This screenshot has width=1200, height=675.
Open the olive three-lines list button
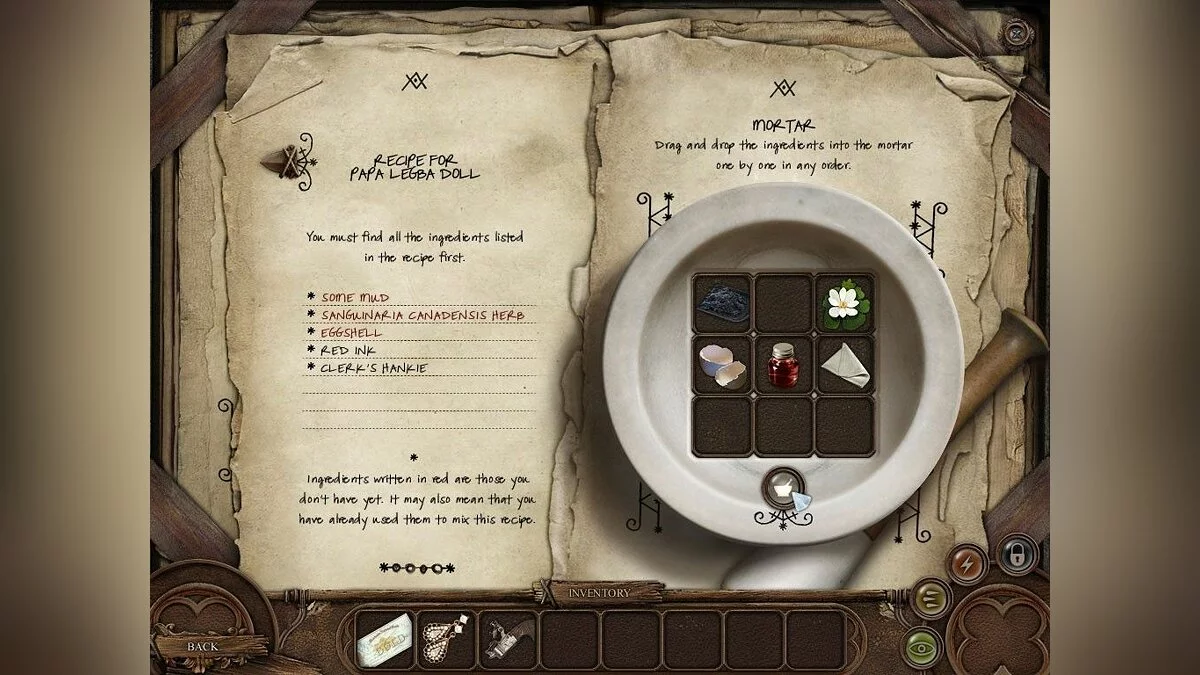click(932, 598)
